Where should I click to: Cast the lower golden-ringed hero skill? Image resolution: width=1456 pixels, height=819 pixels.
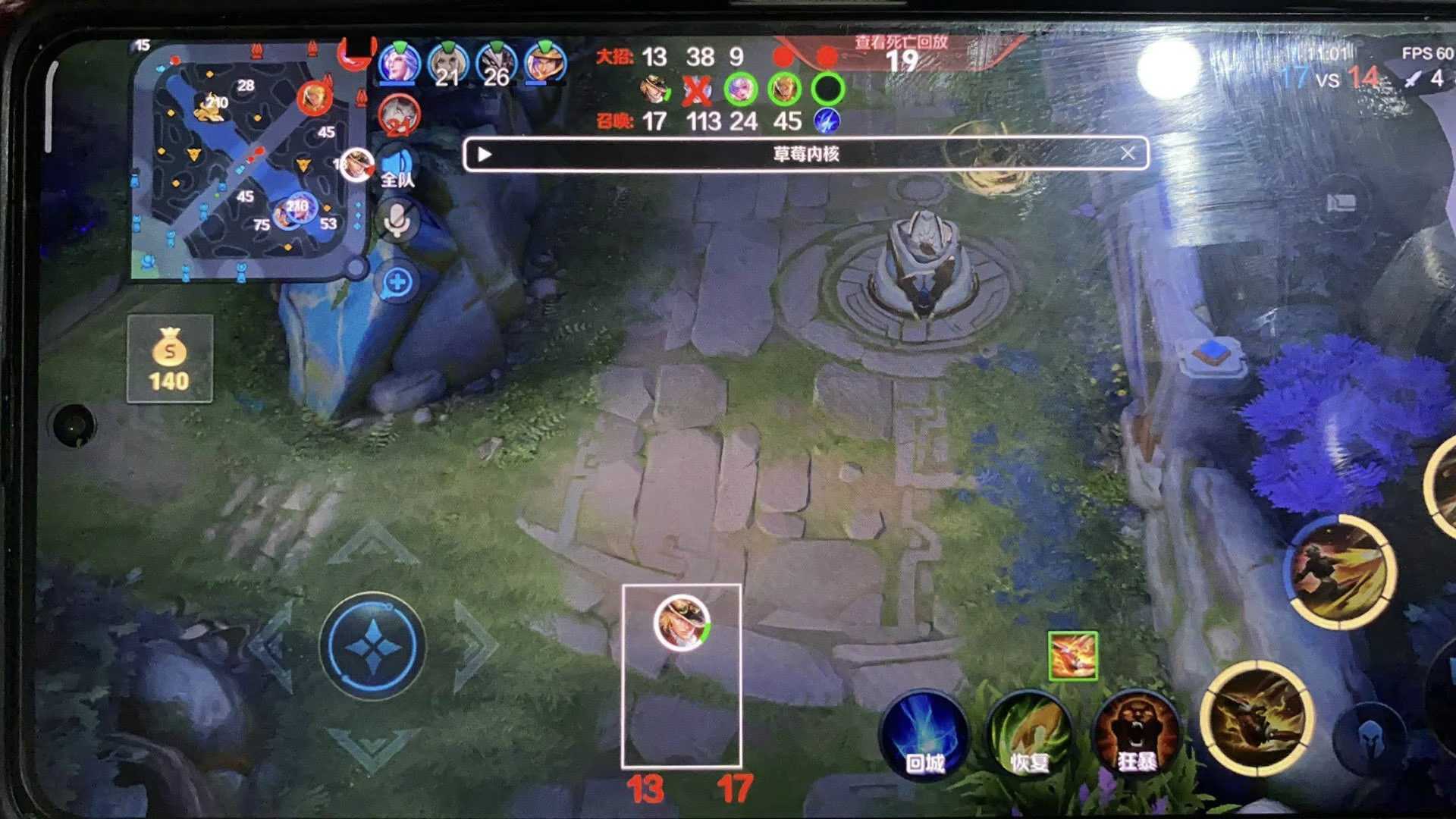click(1257, 717)
